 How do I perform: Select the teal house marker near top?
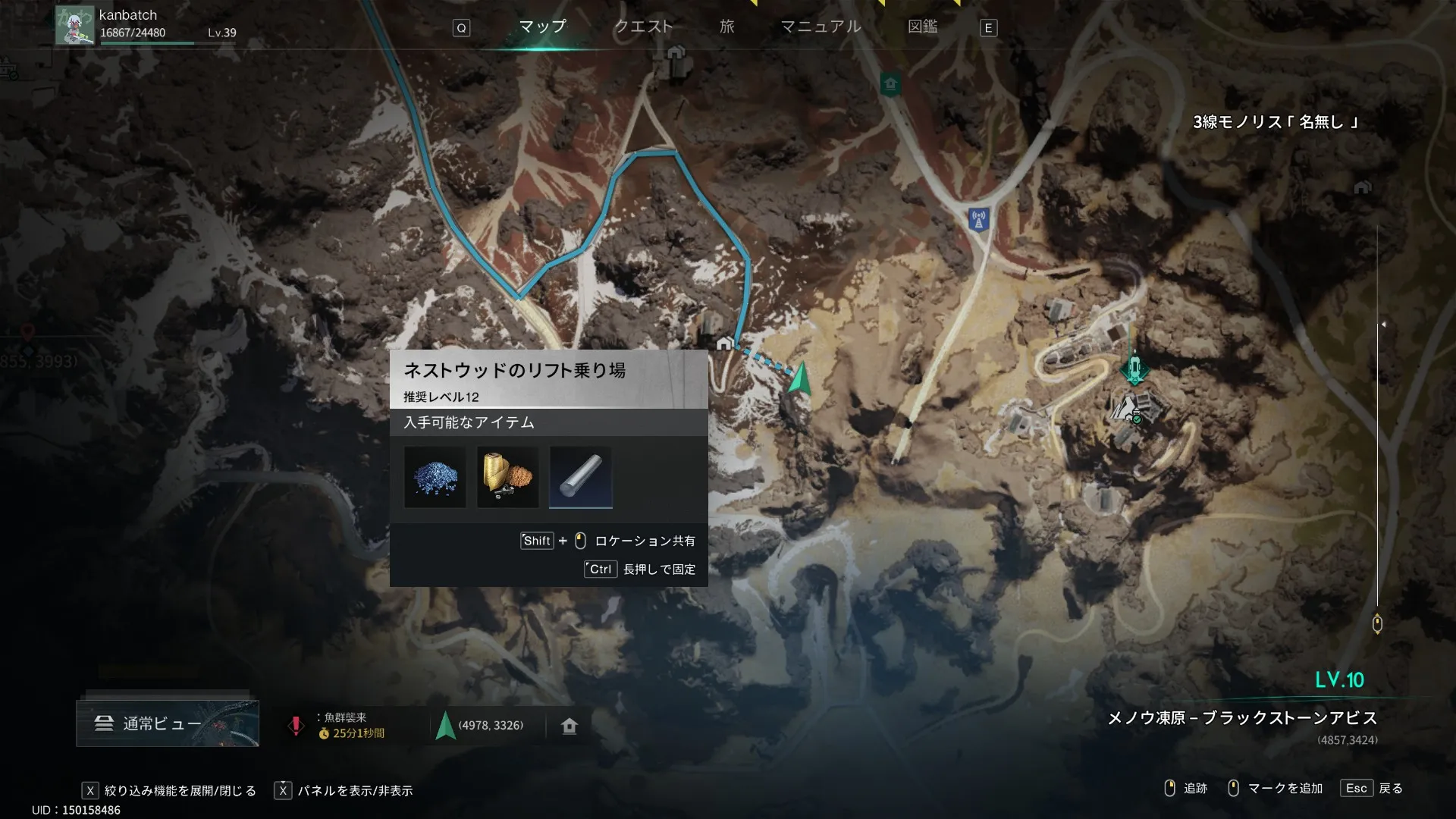[x=890, y=83]
